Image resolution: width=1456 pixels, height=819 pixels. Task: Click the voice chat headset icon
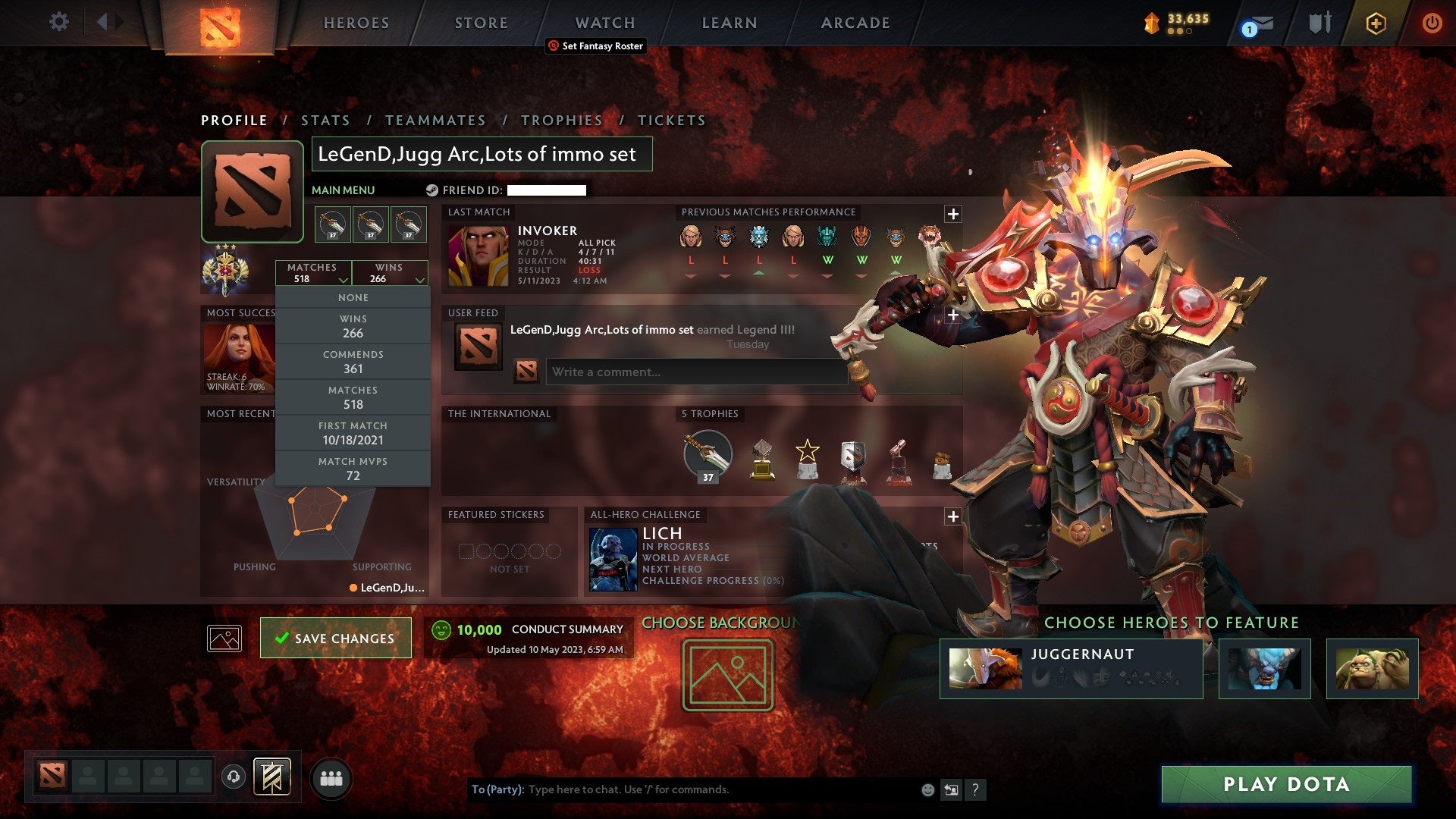pyautogui.click(x=234, y=775)
